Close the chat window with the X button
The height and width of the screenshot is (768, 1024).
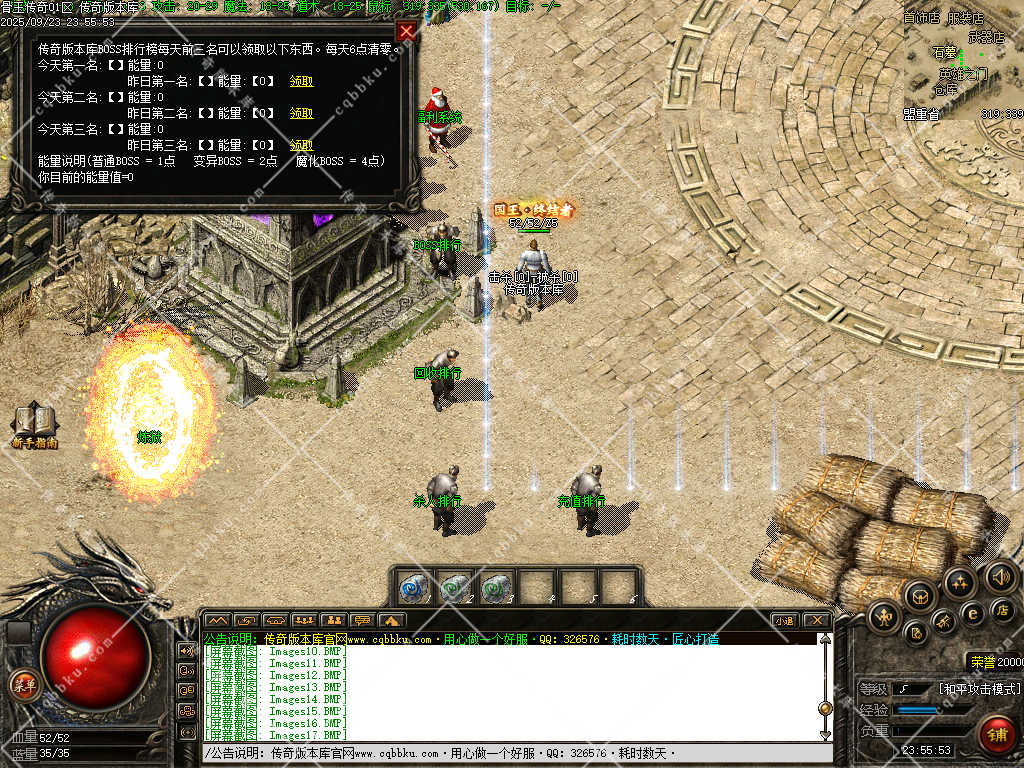click(818, 620)
